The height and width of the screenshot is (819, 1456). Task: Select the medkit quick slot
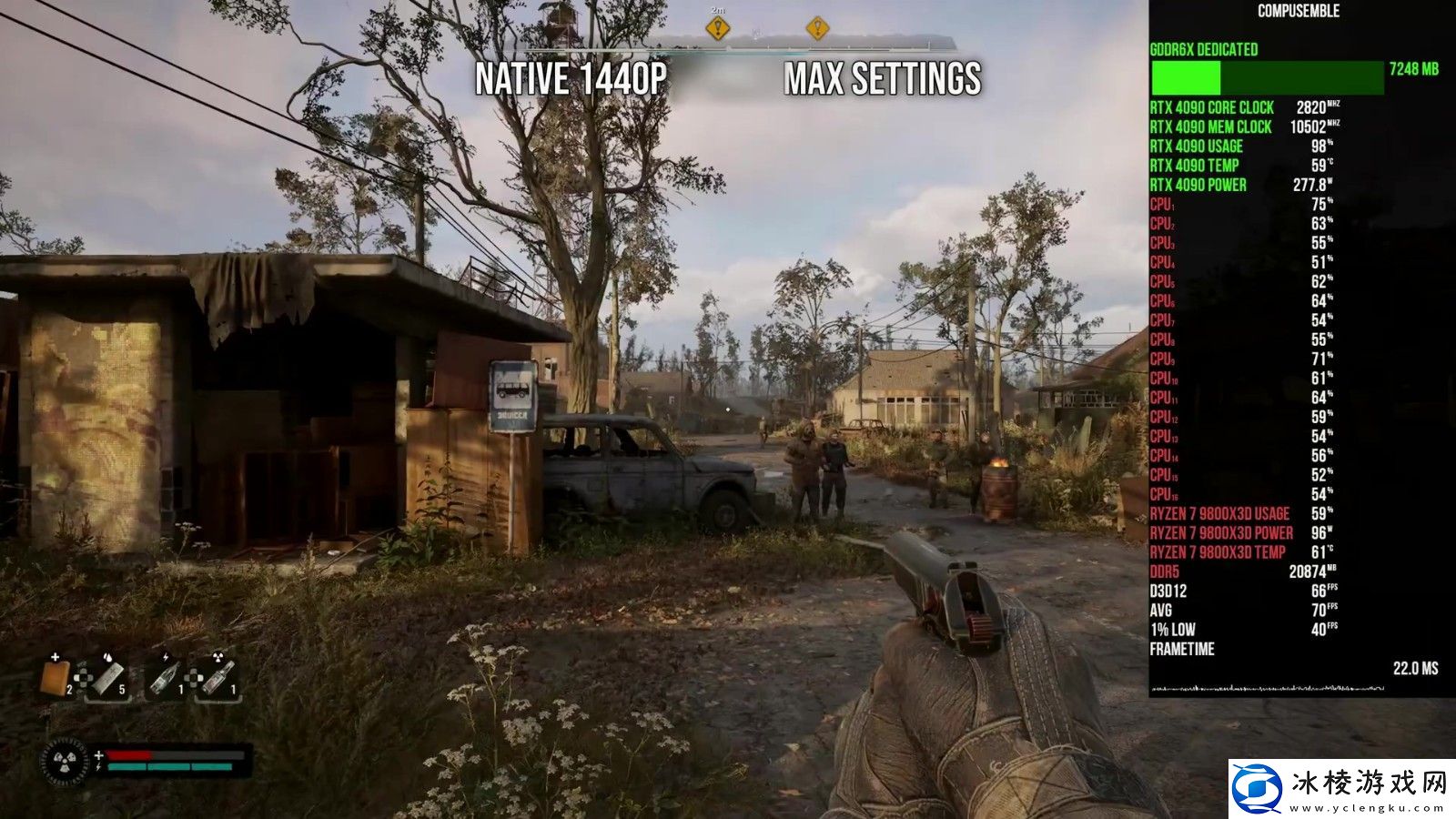[56, 678]
